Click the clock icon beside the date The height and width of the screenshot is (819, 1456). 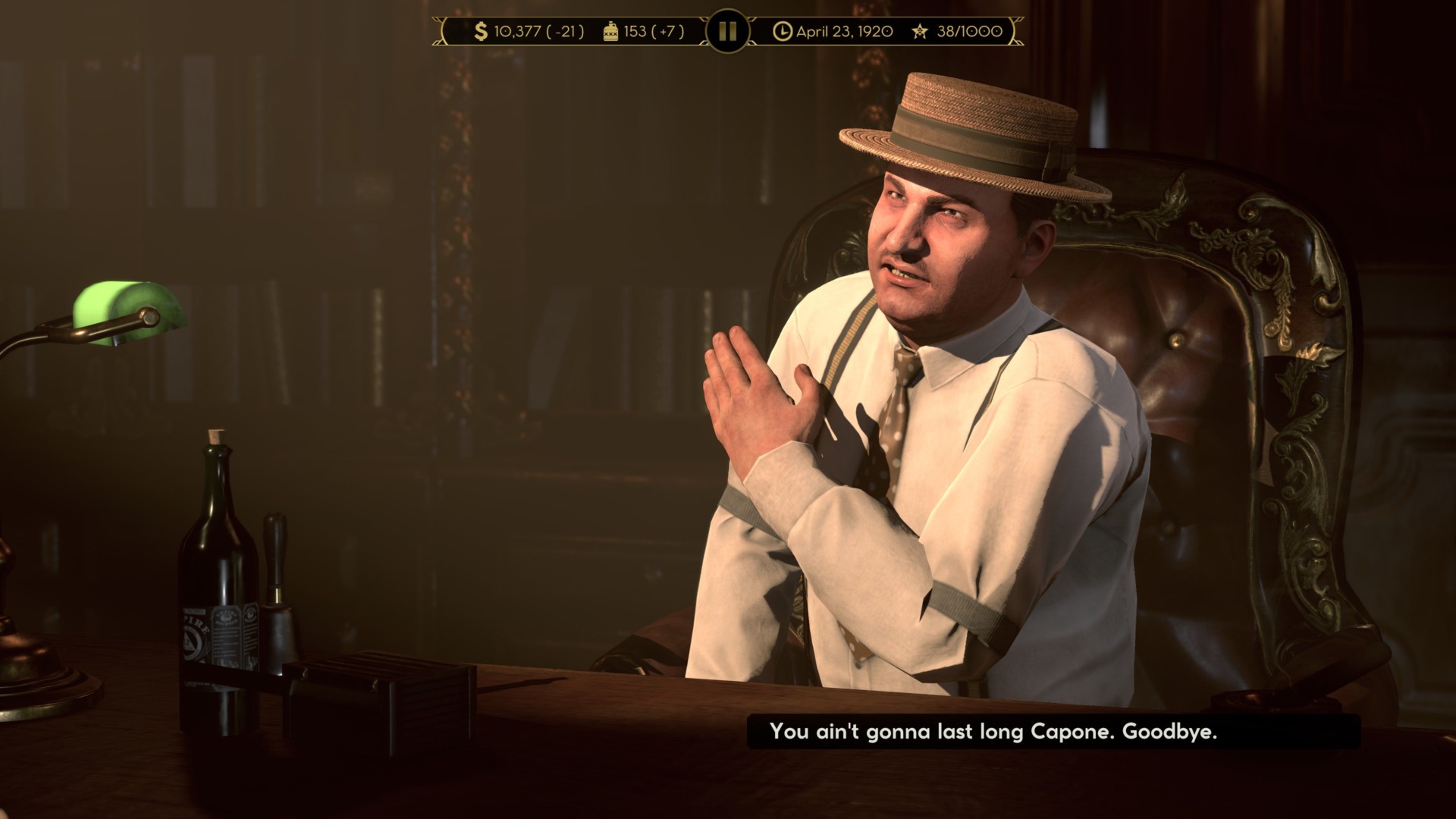tap(783, 32)
